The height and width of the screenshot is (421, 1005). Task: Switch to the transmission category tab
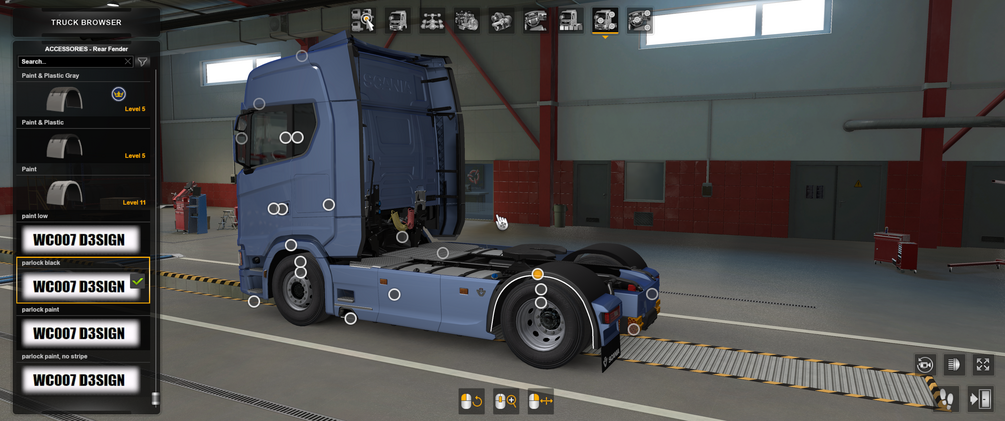[501, 20]
